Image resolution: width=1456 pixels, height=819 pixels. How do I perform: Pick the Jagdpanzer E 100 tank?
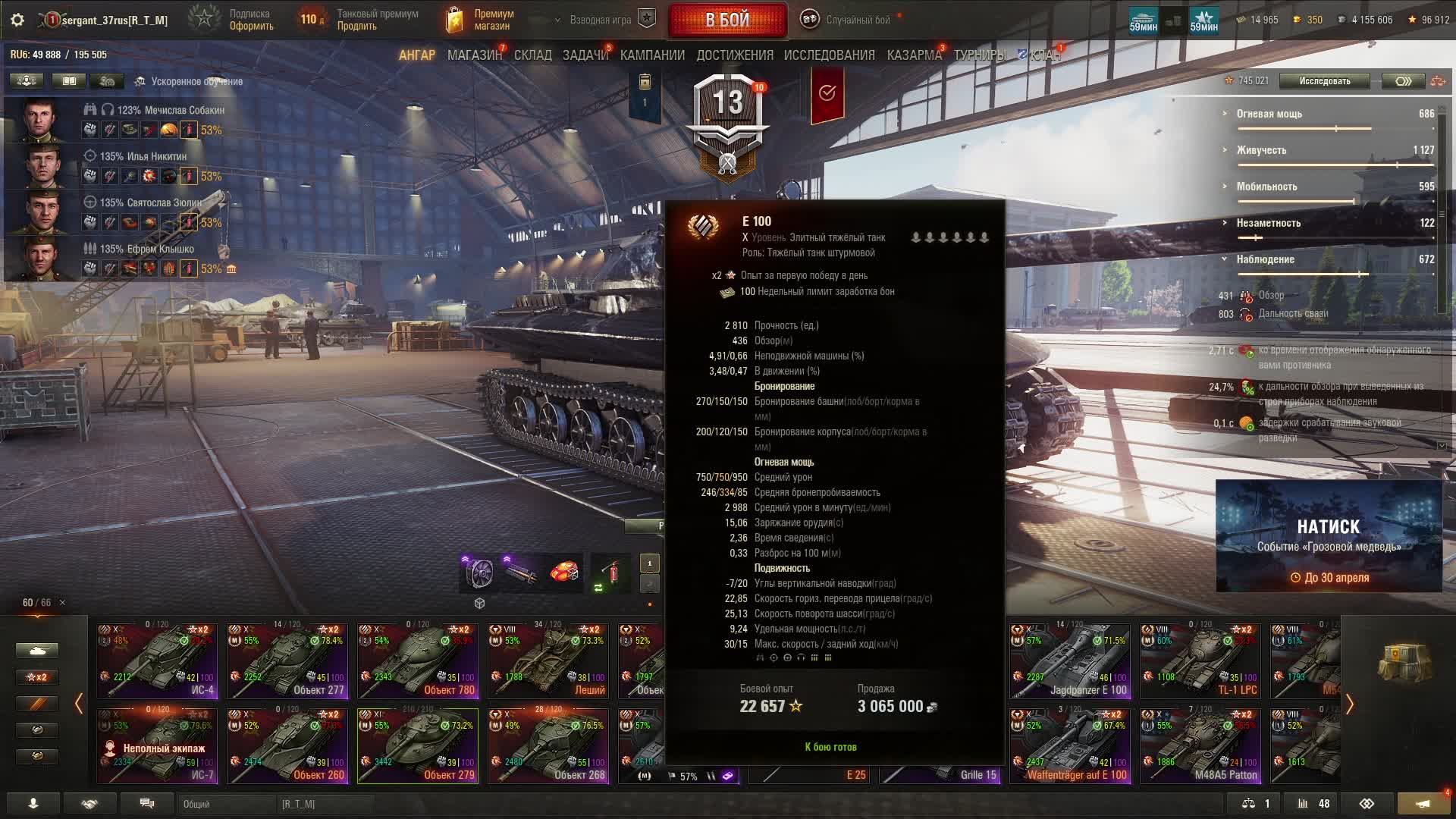tap(1070, 661)
